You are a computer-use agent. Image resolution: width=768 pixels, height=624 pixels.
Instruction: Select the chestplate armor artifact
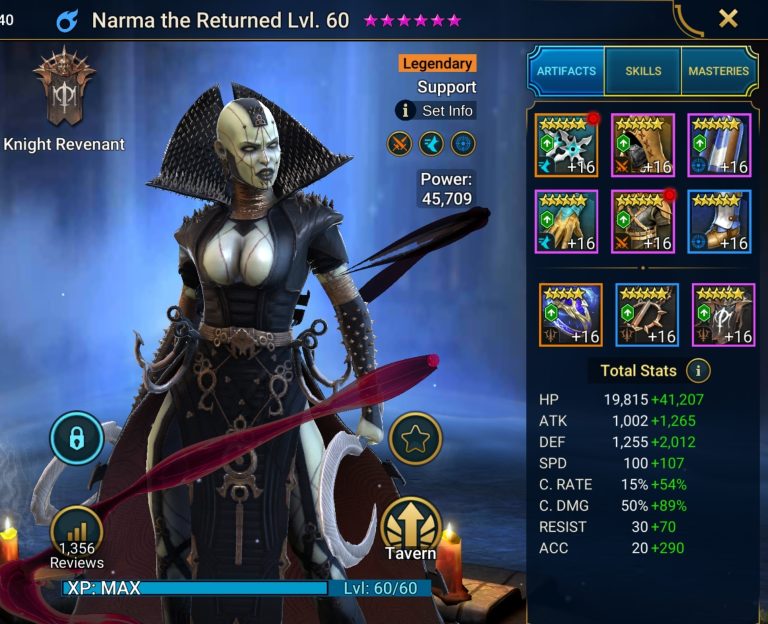coord(643,221)
